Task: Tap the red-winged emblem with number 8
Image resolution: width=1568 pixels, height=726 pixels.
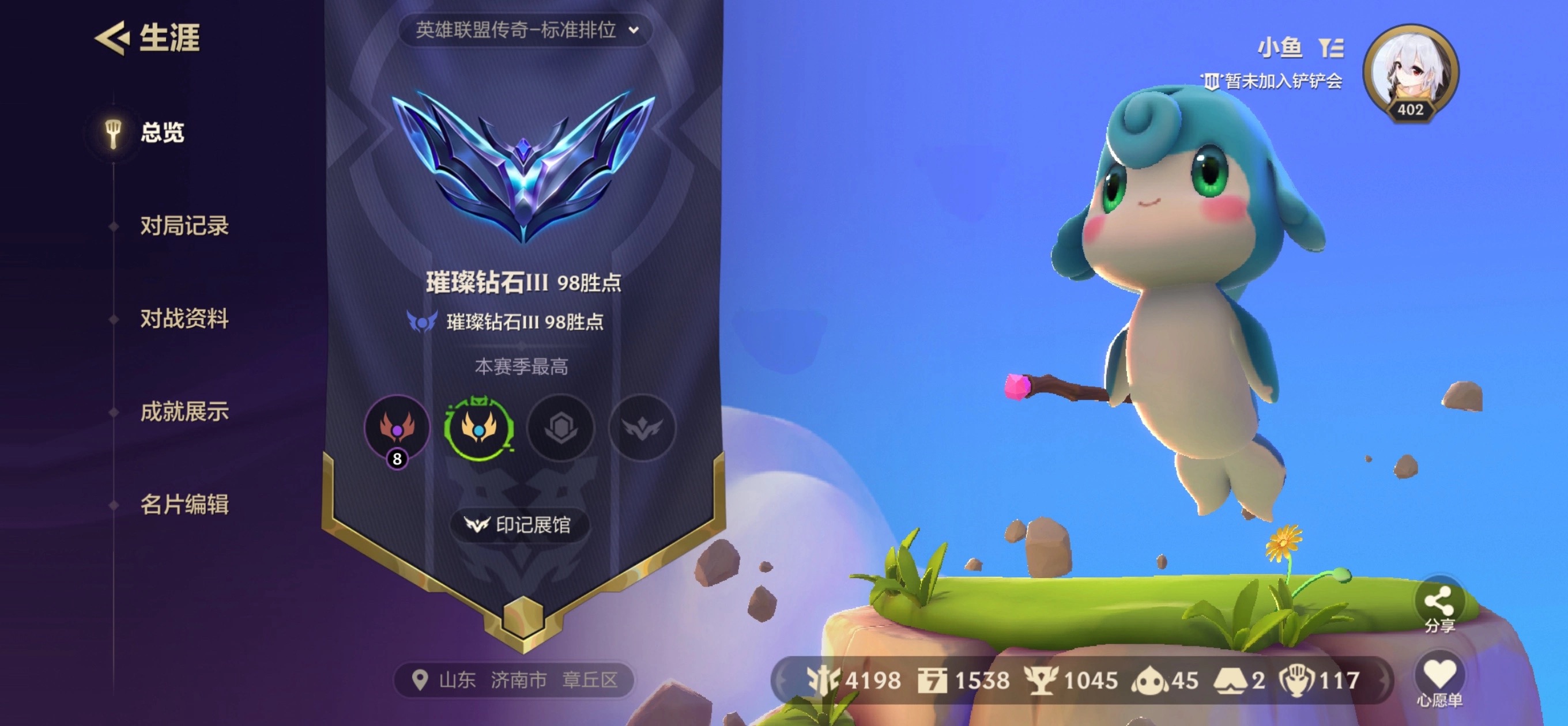Action: [397, 427]
